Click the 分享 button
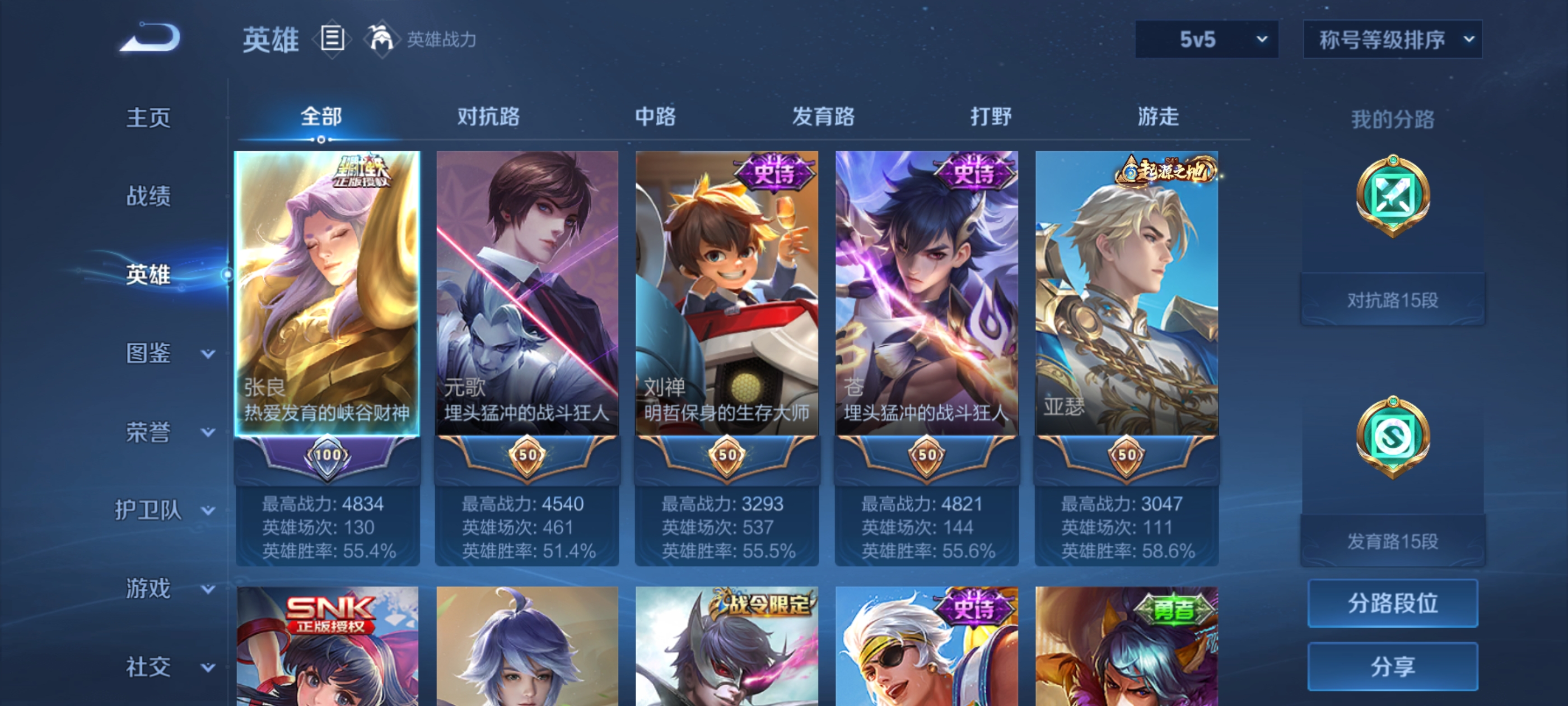This screenshot has width=1568, height=706. [x=1394, y=666]
